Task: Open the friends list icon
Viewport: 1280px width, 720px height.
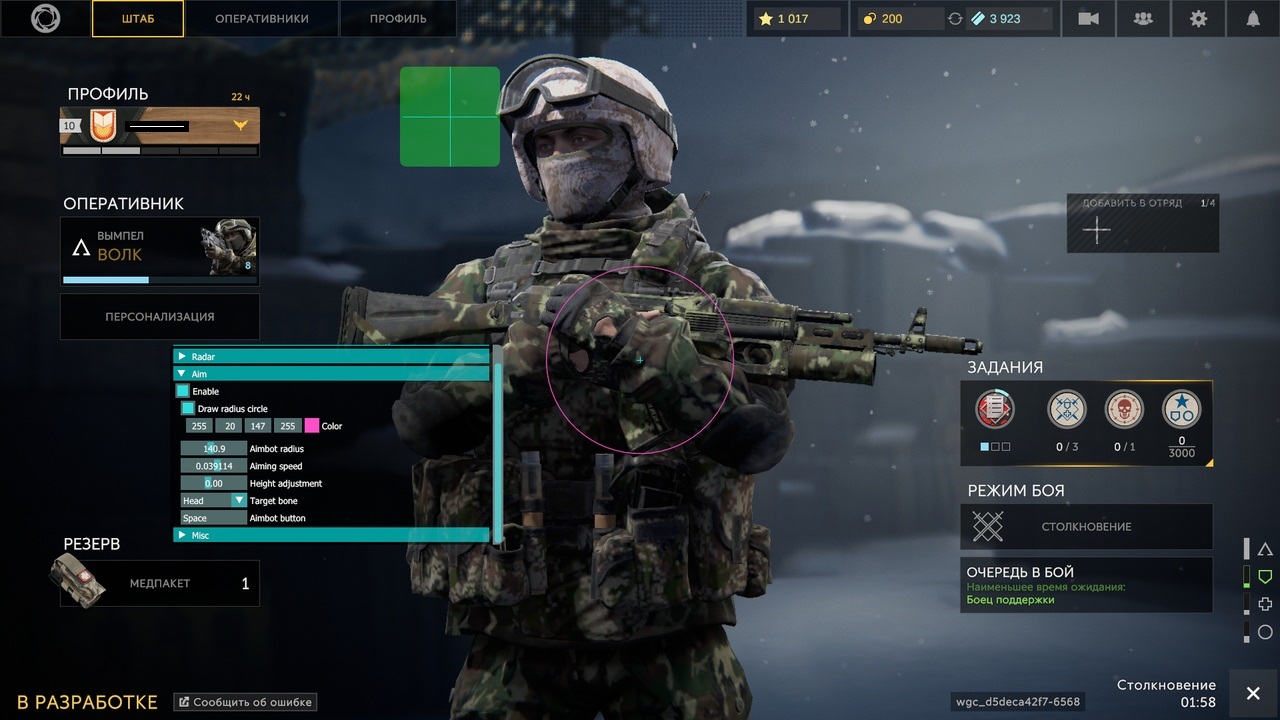Action: [1143, 19]
